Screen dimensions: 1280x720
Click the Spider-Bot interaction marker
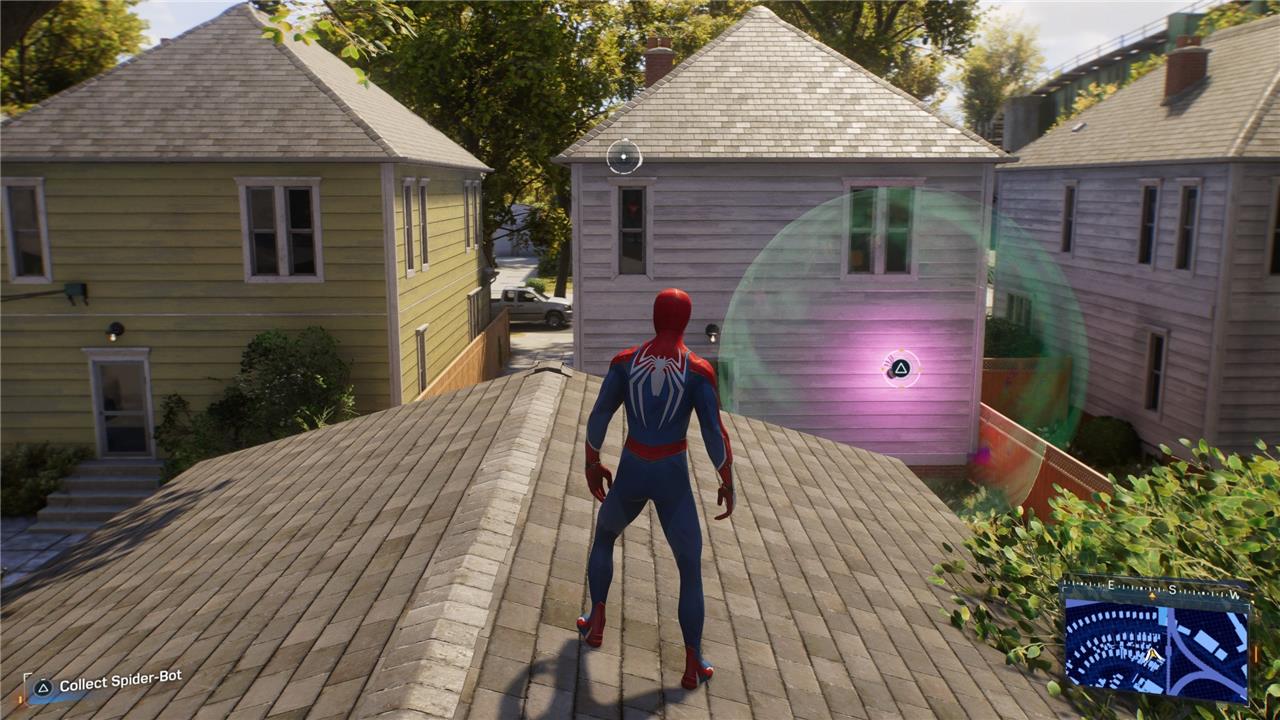click(x=900, y=368)
